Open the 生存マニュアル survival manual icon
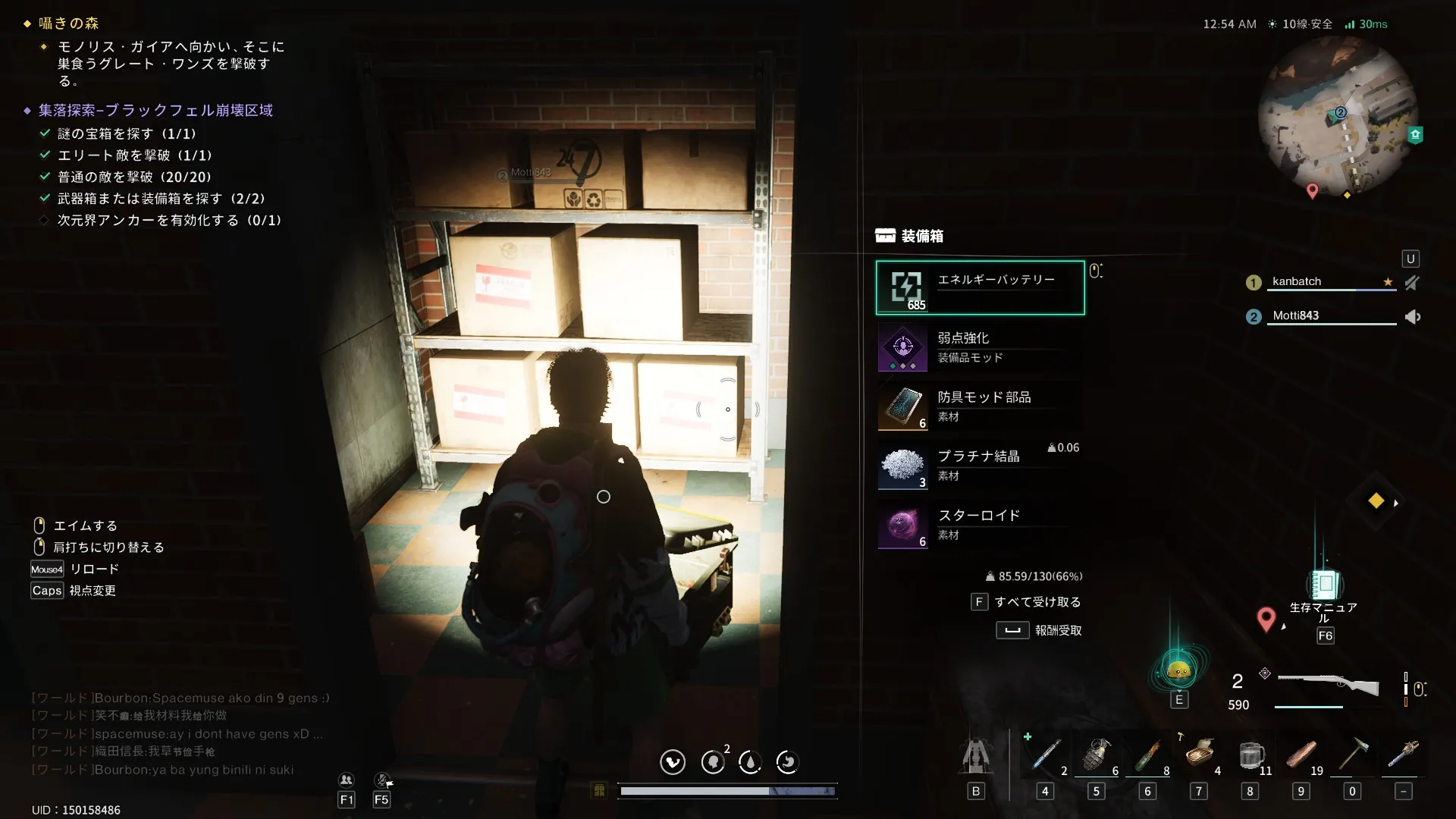Viewport: 1456px width, 819px height. tap(1324, 585)
